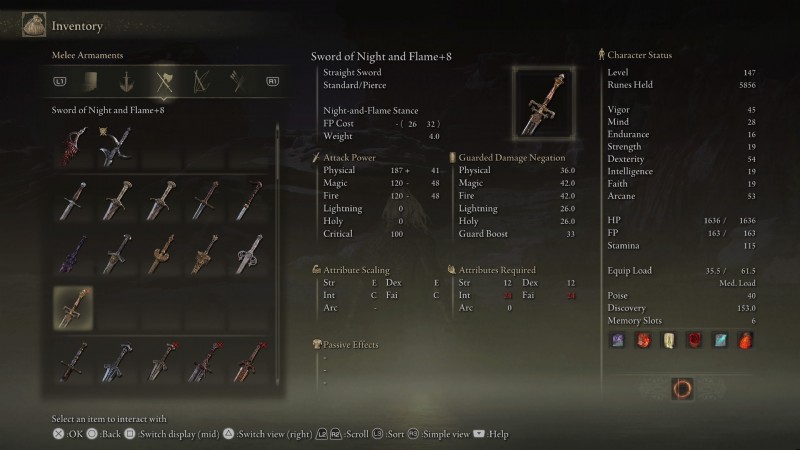The height and width of the screenshot is (450, 800).
Task: Choose the cyan spell memory slot icon
Action: pos(721,341)
